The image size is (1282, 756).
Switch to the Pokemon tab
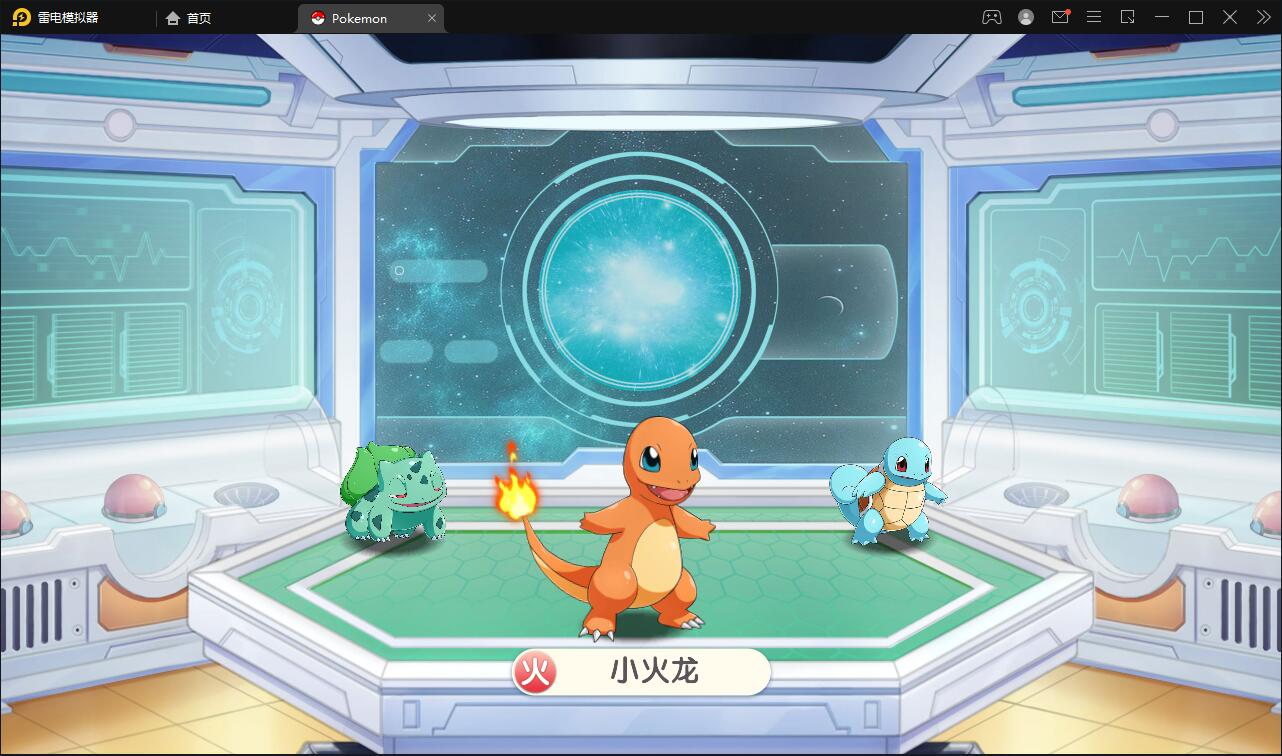360,17
